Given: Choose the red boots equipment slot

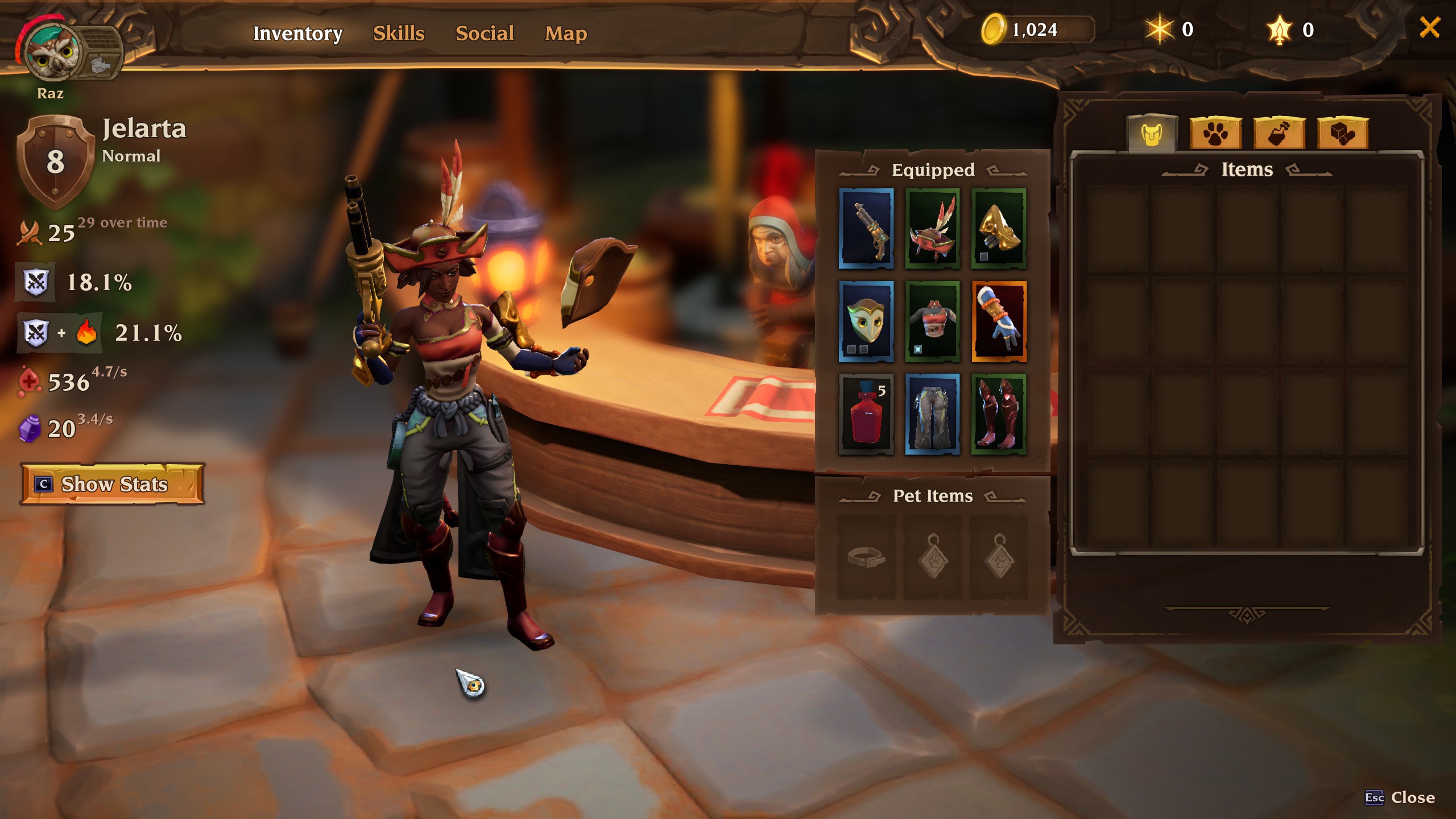Looking at the screenshot, I should click(999, 414).
